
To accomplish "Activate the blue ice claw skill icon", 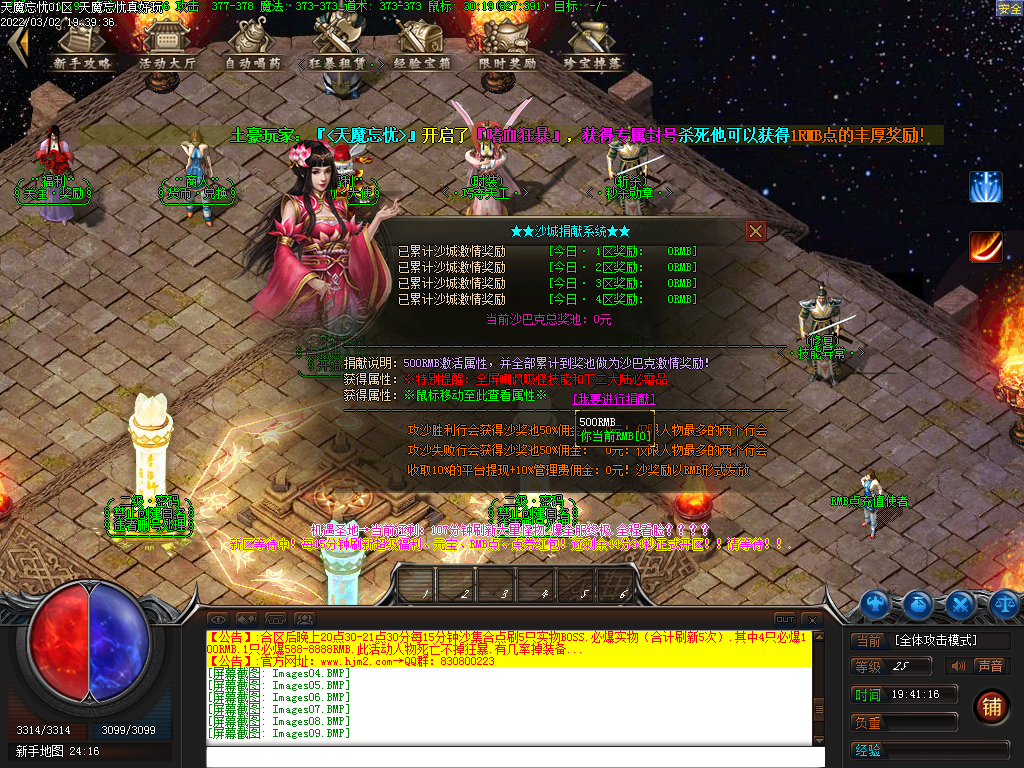I will pyautogui.click(x=985, y=187).
